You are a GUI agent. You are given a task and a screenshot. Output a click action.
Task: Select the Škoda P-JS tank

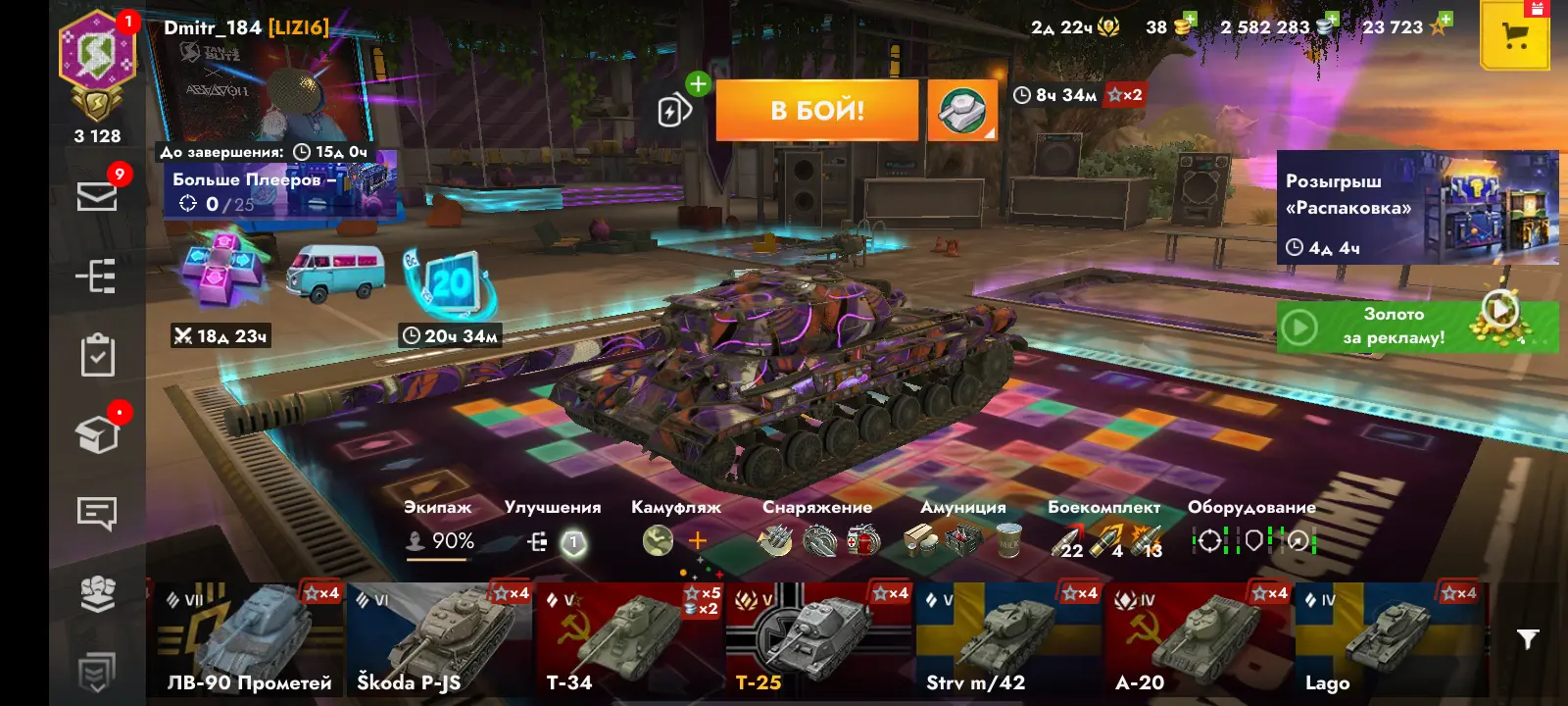pos(438,639)
